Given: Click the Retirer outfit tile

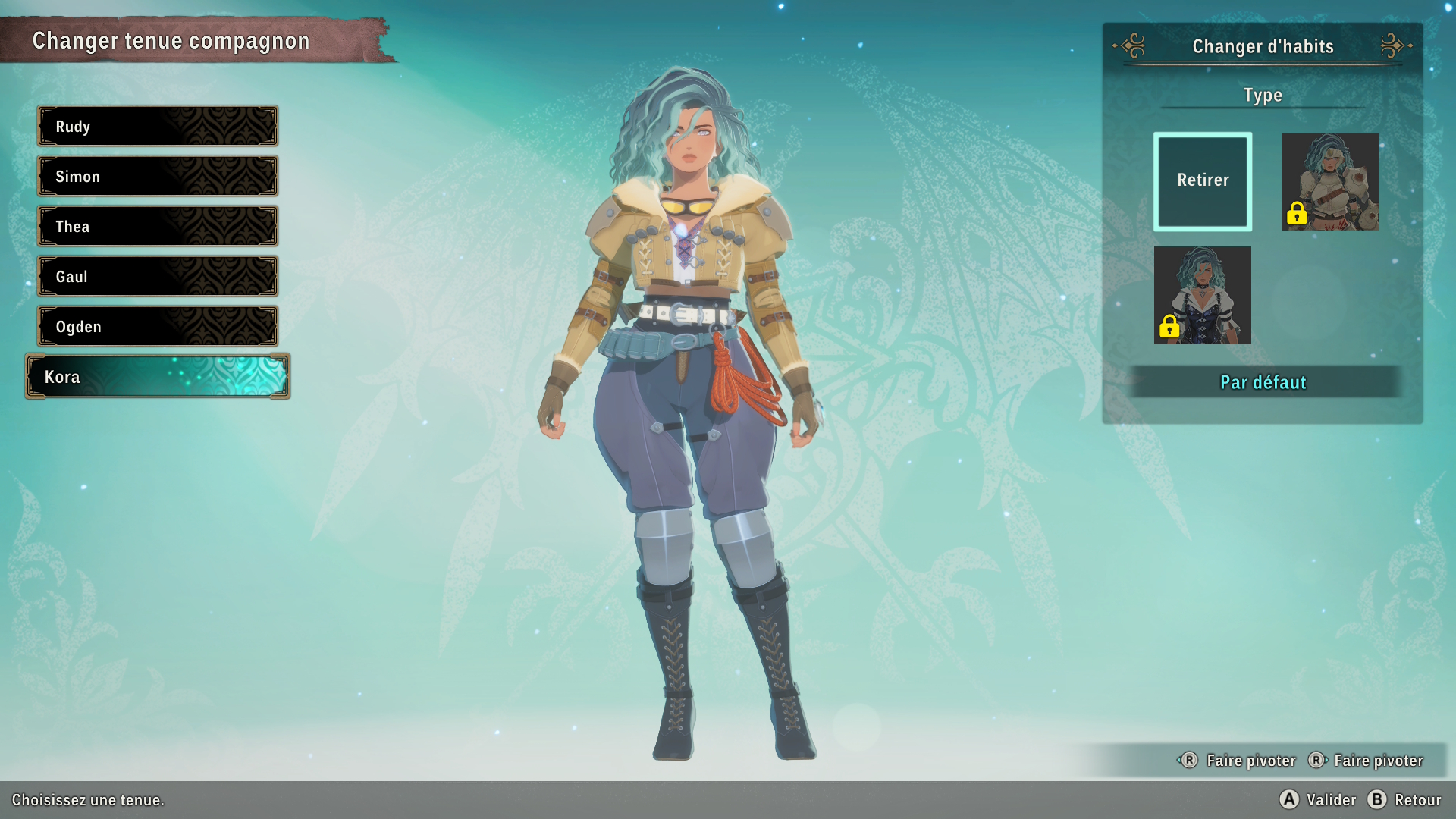Looking at the screenshot, I should pyautogui.click(x=1203, y=181).
